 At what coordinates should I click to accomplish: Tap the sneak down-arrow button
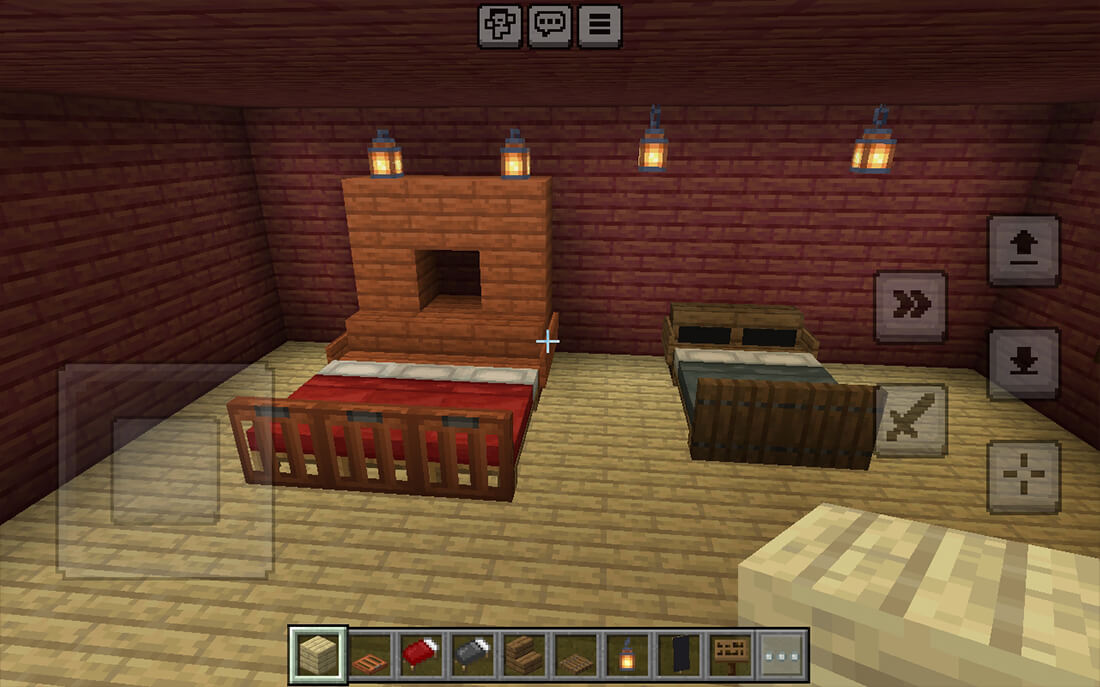pos(1023,363)
